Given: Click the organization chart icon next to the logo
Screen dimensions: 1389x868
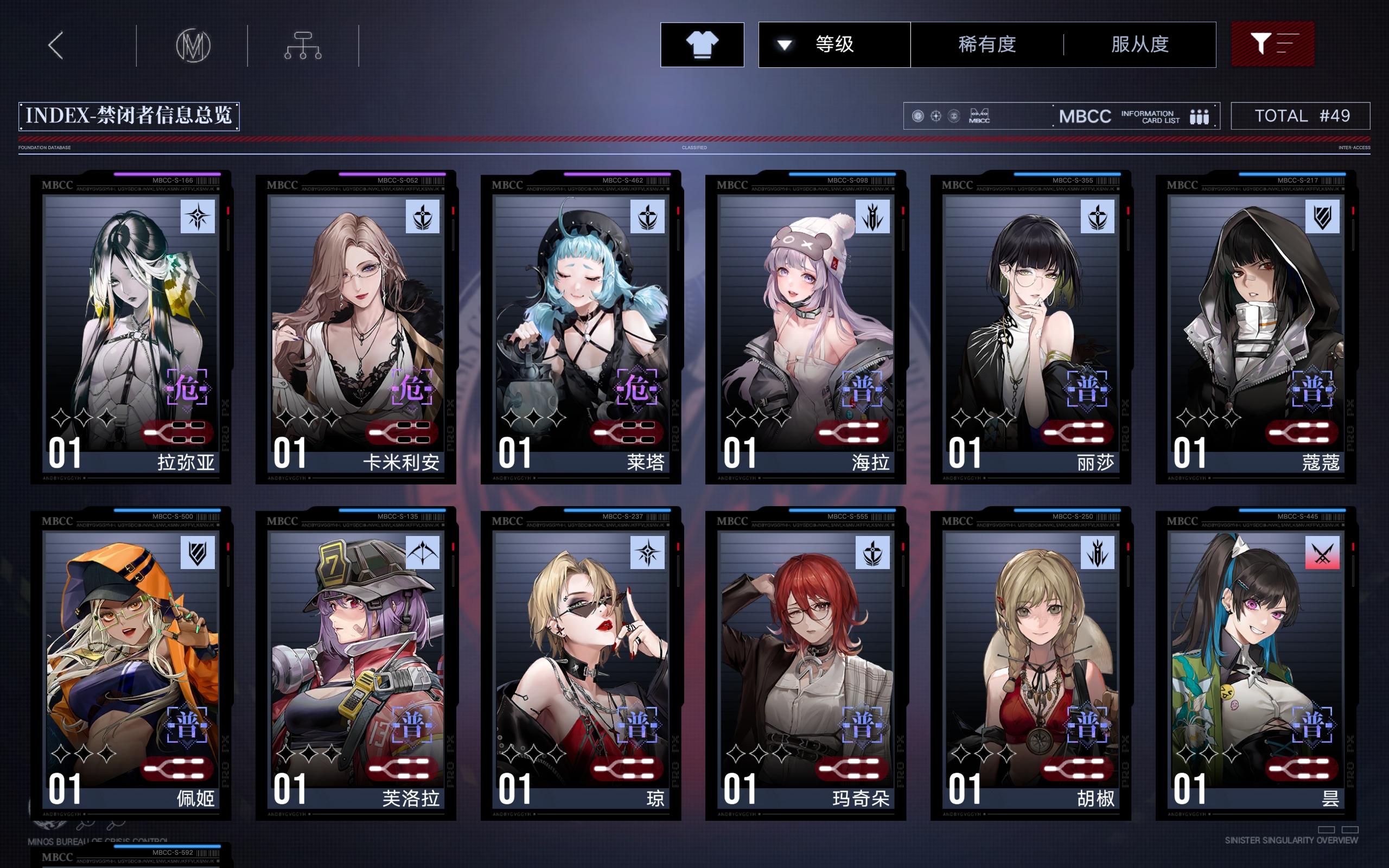Looking at the screenshot, I should point(302,45).
